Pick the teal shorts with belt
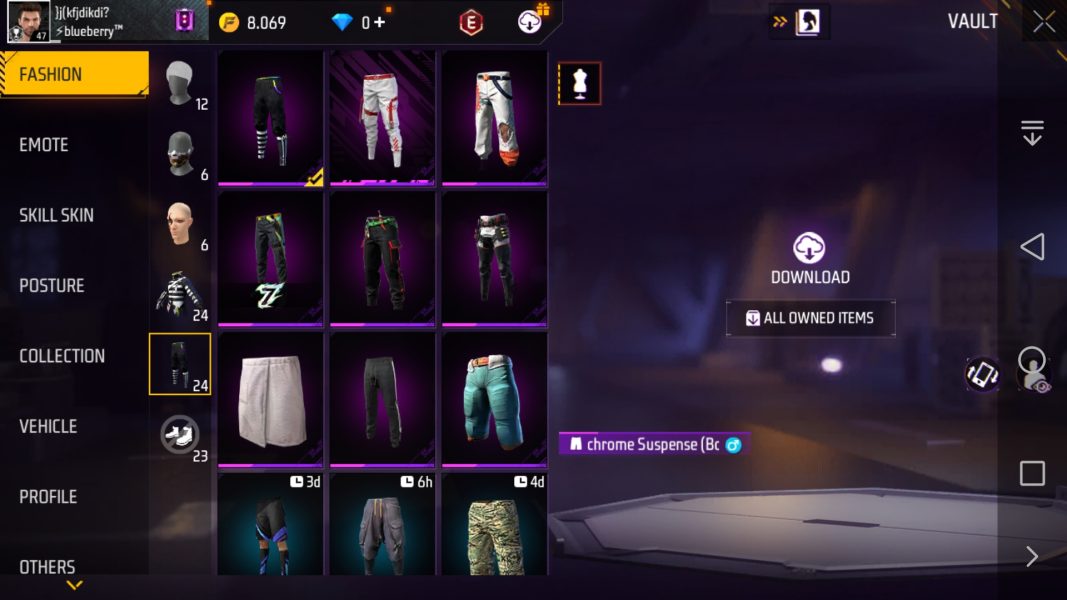The width and height of the screenshot is (1067, 600). point(494,397)
